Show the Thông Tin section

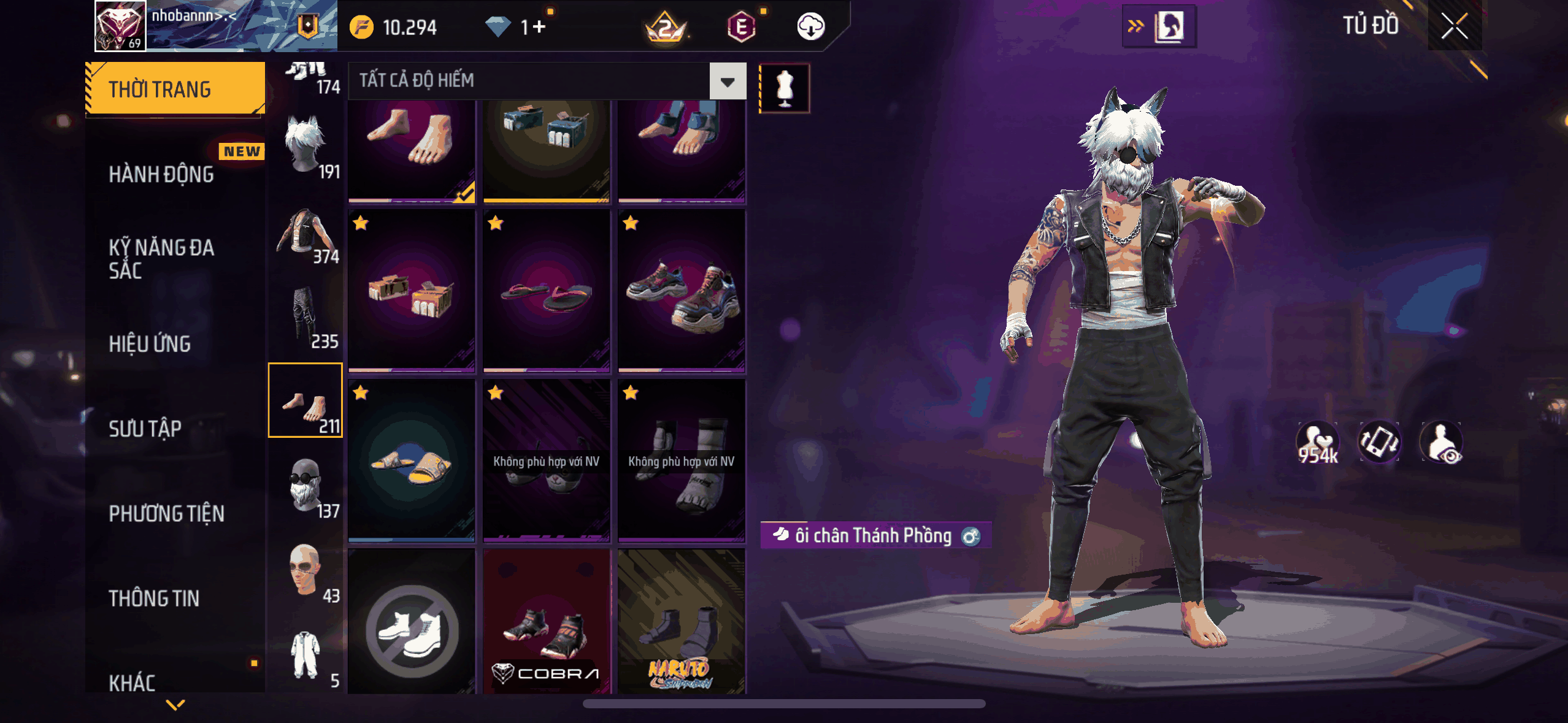pyautogui.click(x=154, y=598)
